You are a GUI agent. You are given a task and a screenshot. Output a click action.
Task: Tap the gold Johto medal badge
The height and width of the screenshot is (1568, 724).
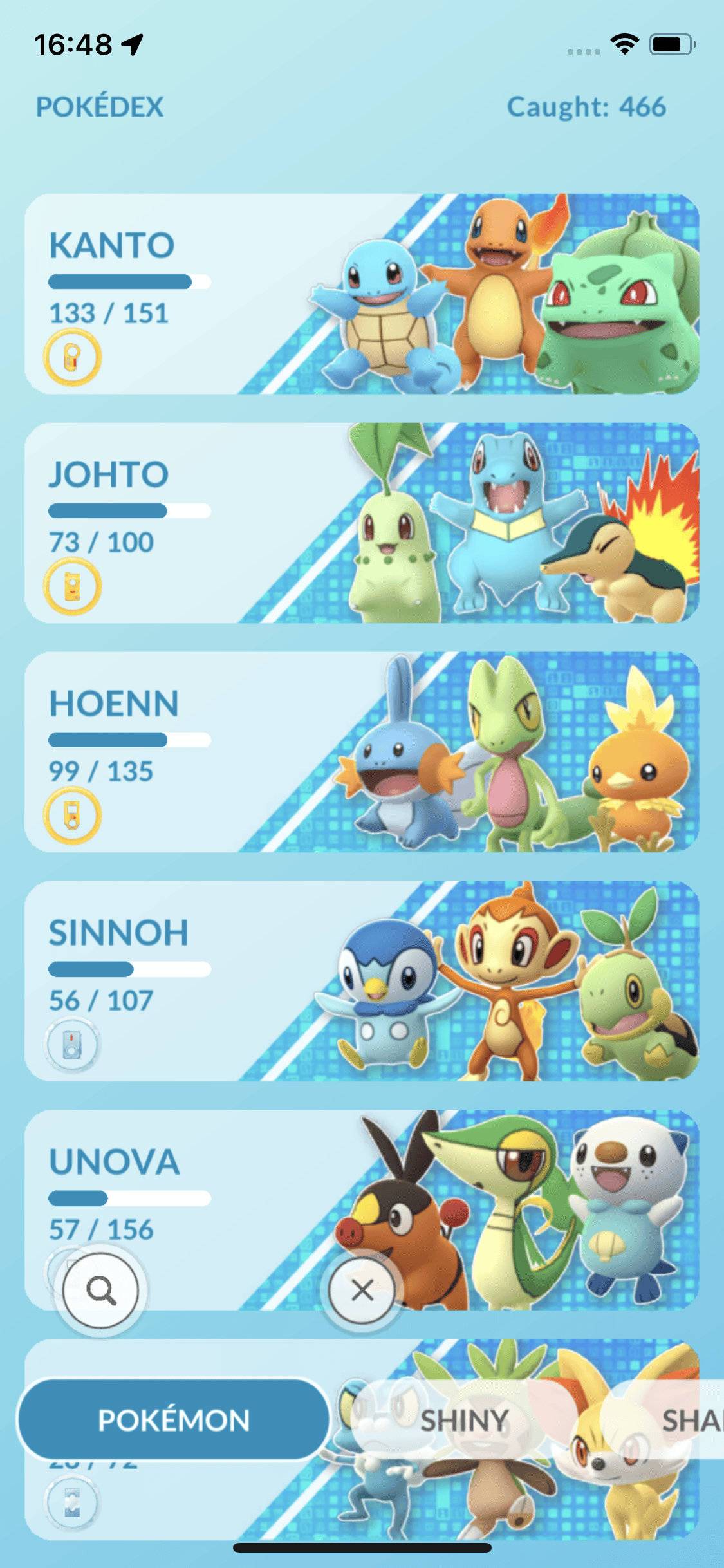72,586
